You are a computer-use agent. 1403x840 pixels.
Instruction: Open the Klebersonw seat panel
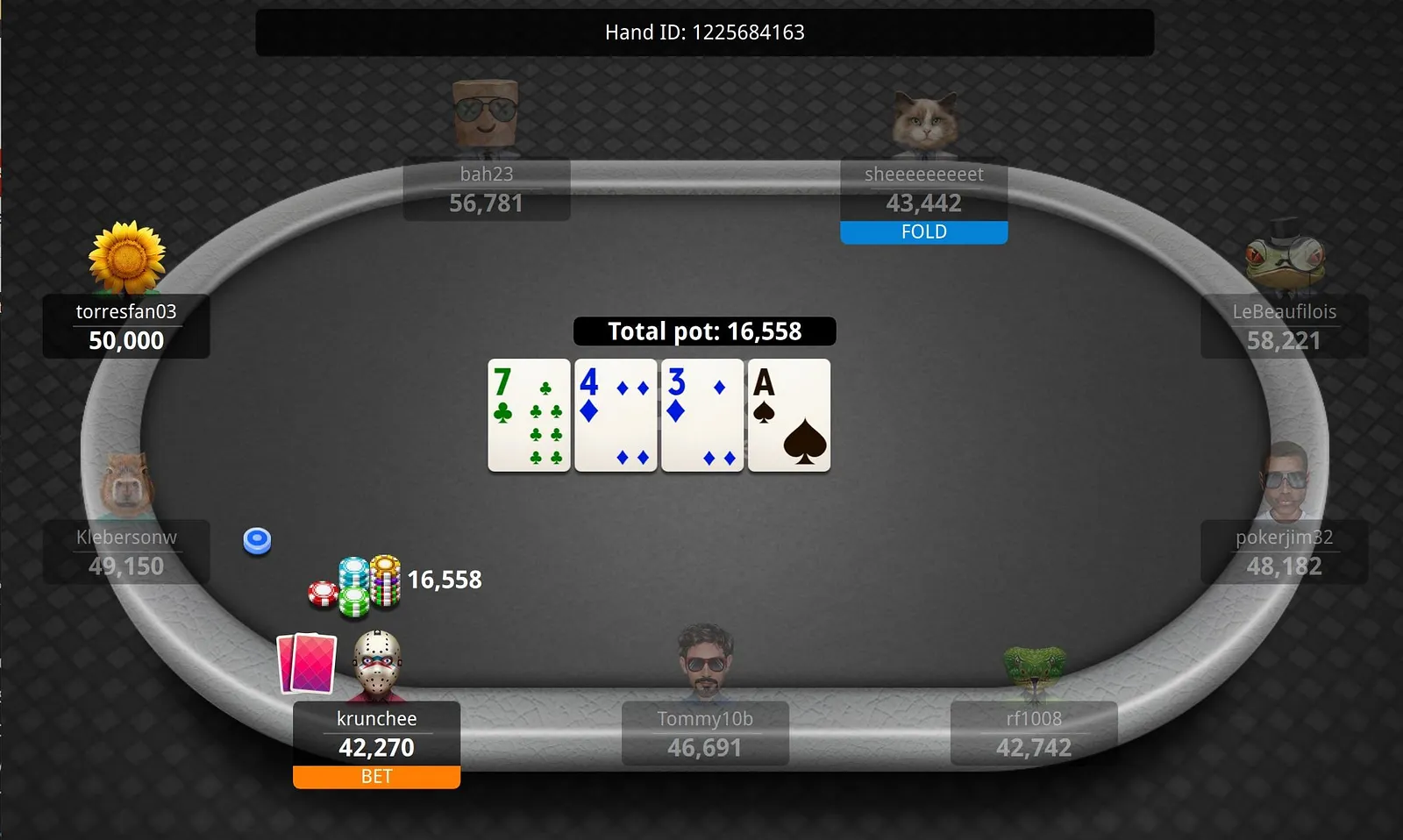pos(126,552)
